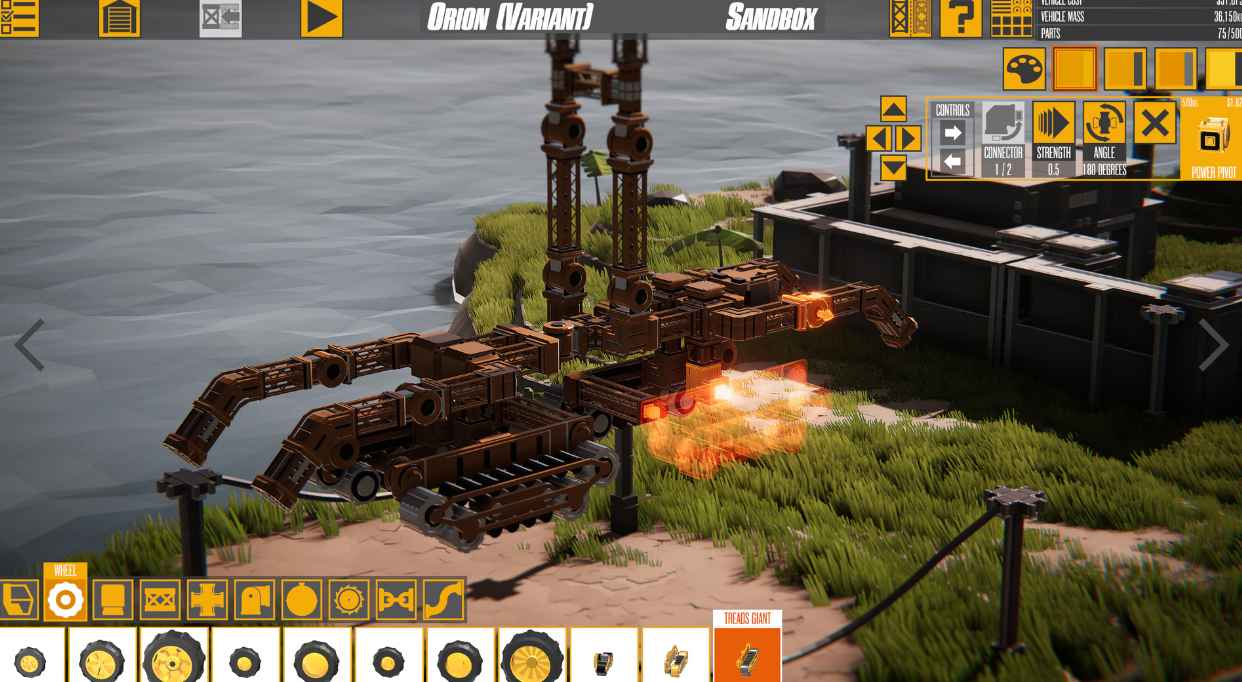This screenshot has height=682, width=1242.
Task: Click the Power Pivot part icon
Action: coord(1213,138)
